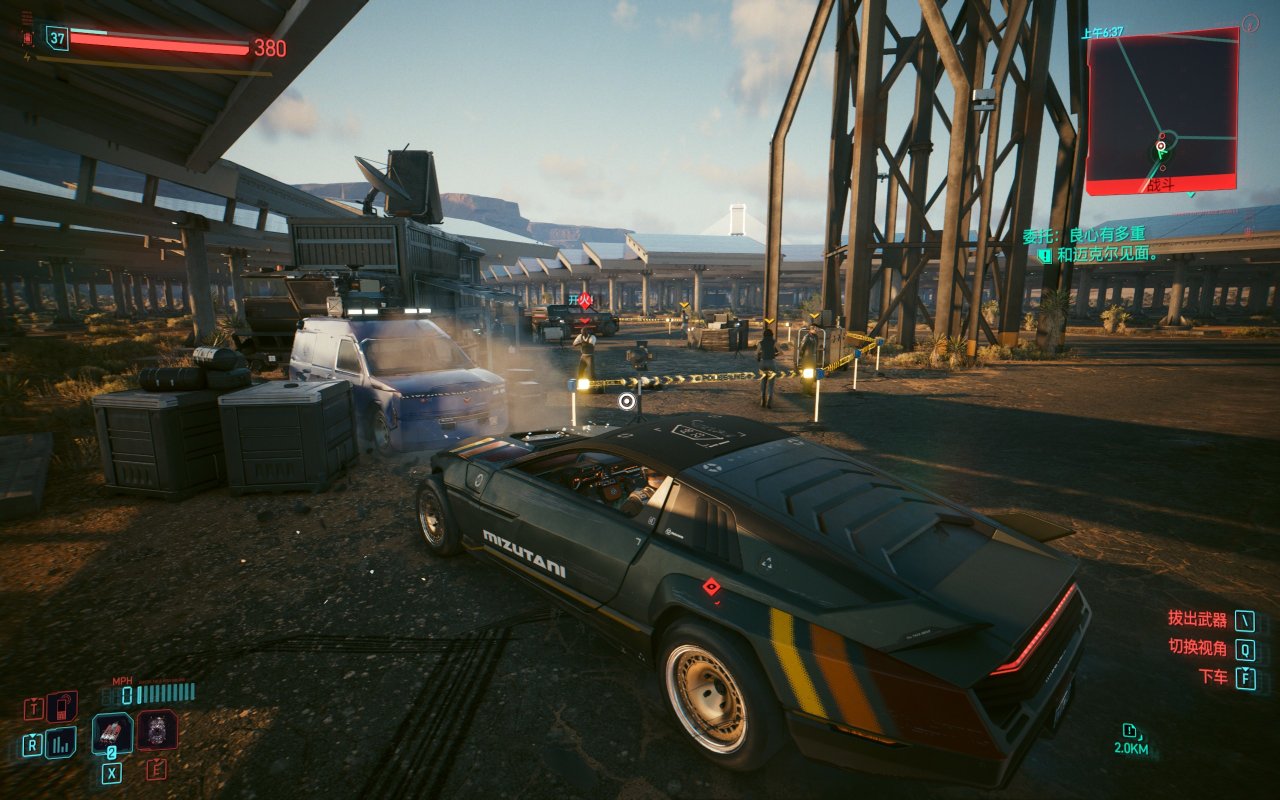This screenshot has width=1280, height=800.
Task: Select the level 37 badge
Action: tap(57, 39)
